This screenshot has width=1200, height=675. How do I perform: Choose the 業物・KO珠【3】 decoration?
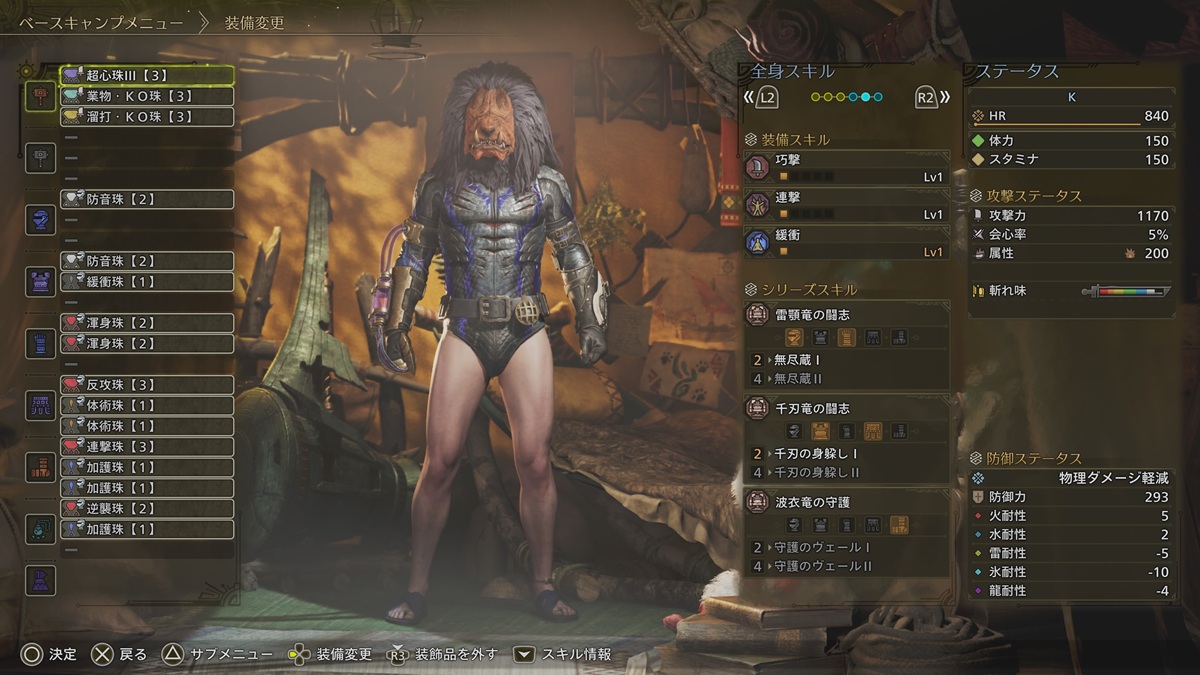147,96
